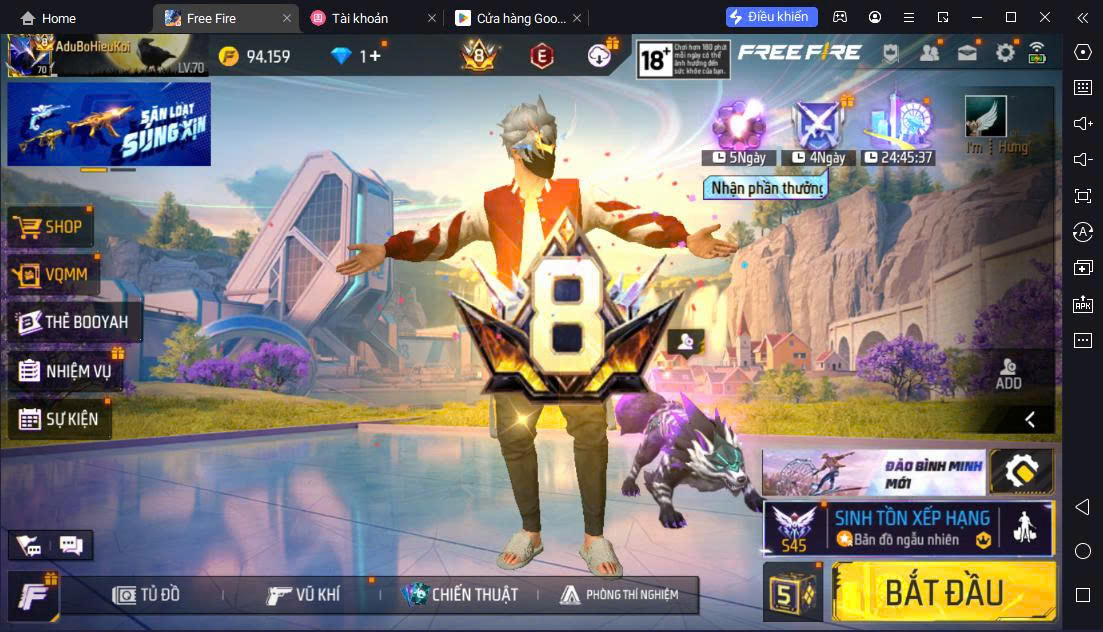Image resolution: width=1103 pixels, height=632 pixels.
Task: Open the NHIỆM VỤ missions menu
Action: [65, 372]
